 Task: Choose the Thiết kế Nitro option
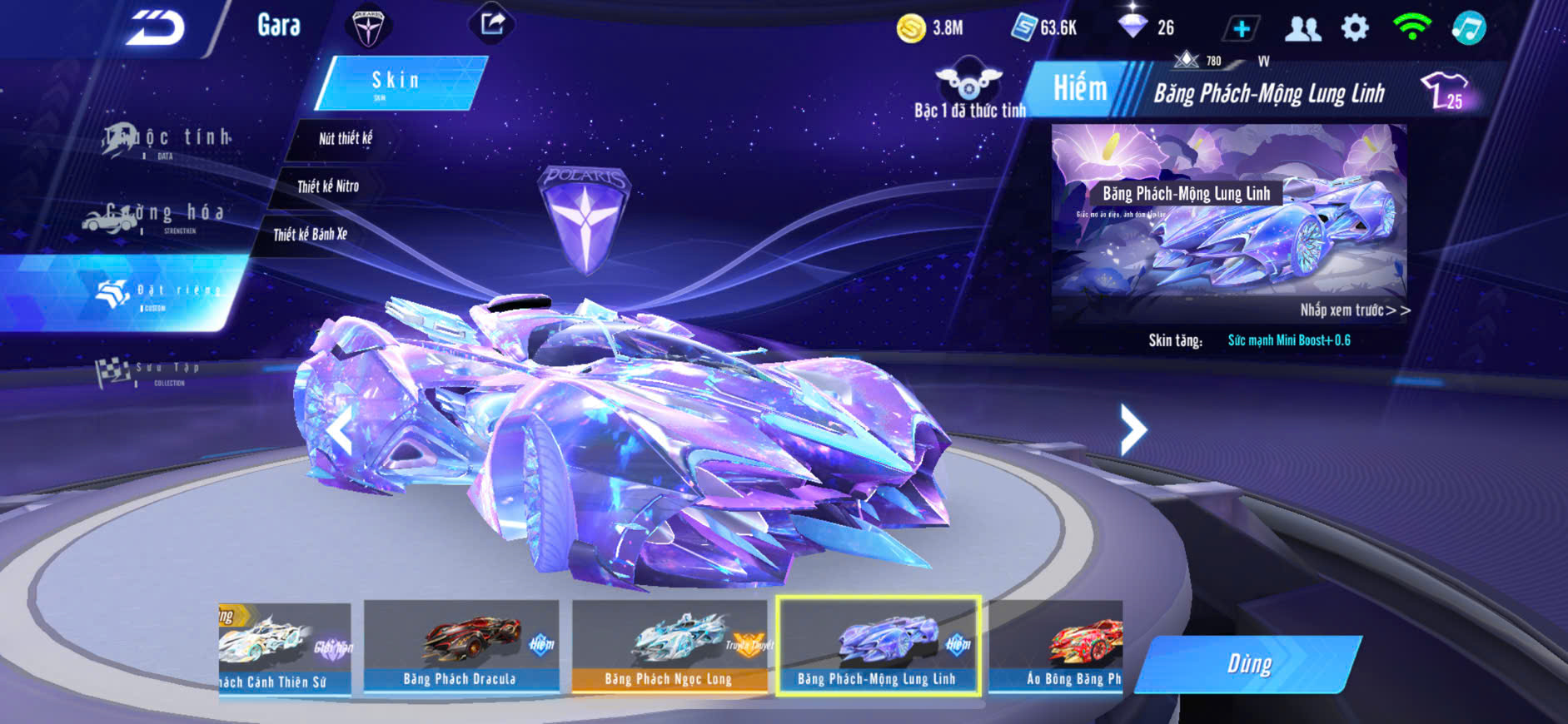pos(328,186)
